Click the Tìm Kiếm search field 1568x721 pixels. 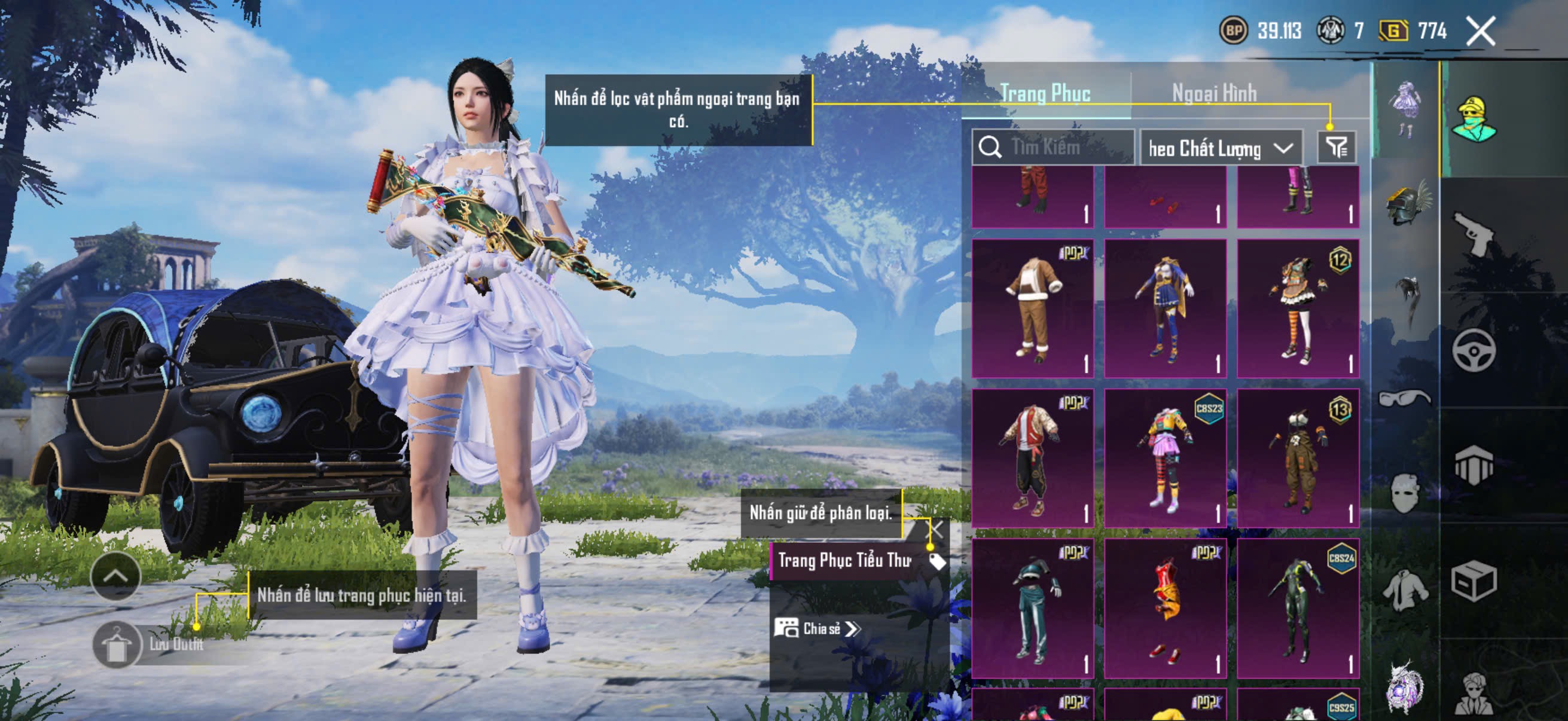[x=1053, y=147]
